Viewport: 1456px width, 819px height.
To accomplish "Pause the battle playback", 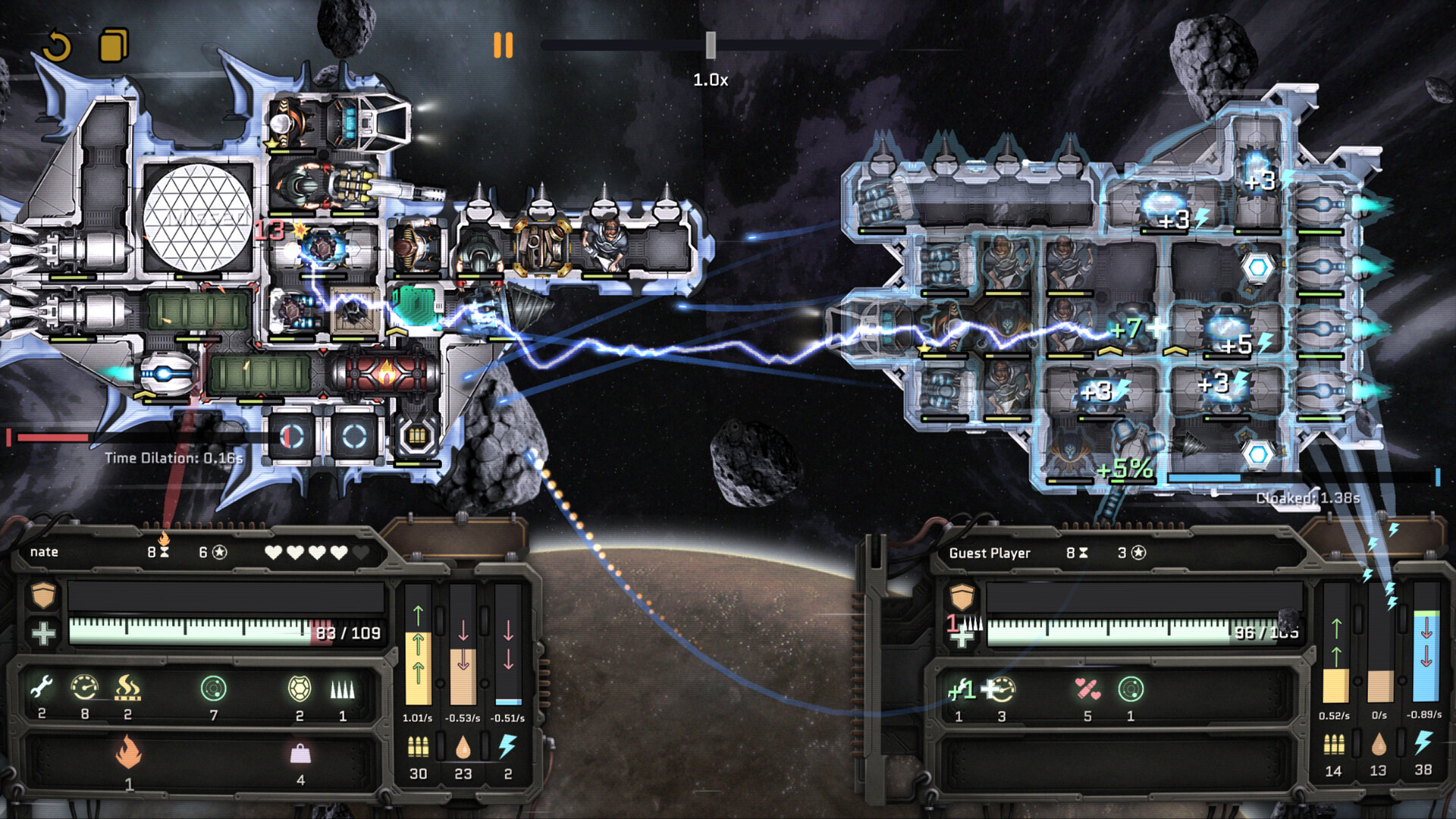I will (x=503, y=45).
